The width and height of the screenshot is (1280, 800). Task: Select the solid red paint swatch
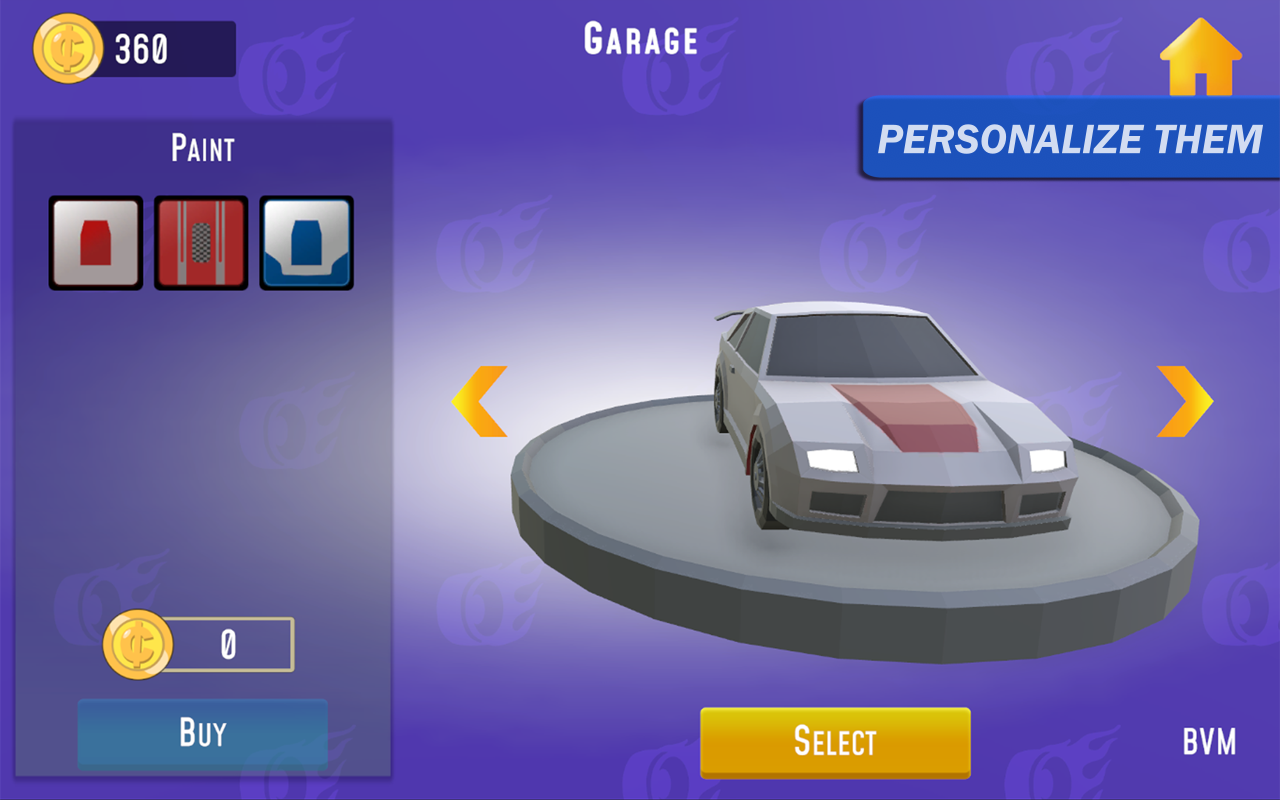tap(95, 243)
